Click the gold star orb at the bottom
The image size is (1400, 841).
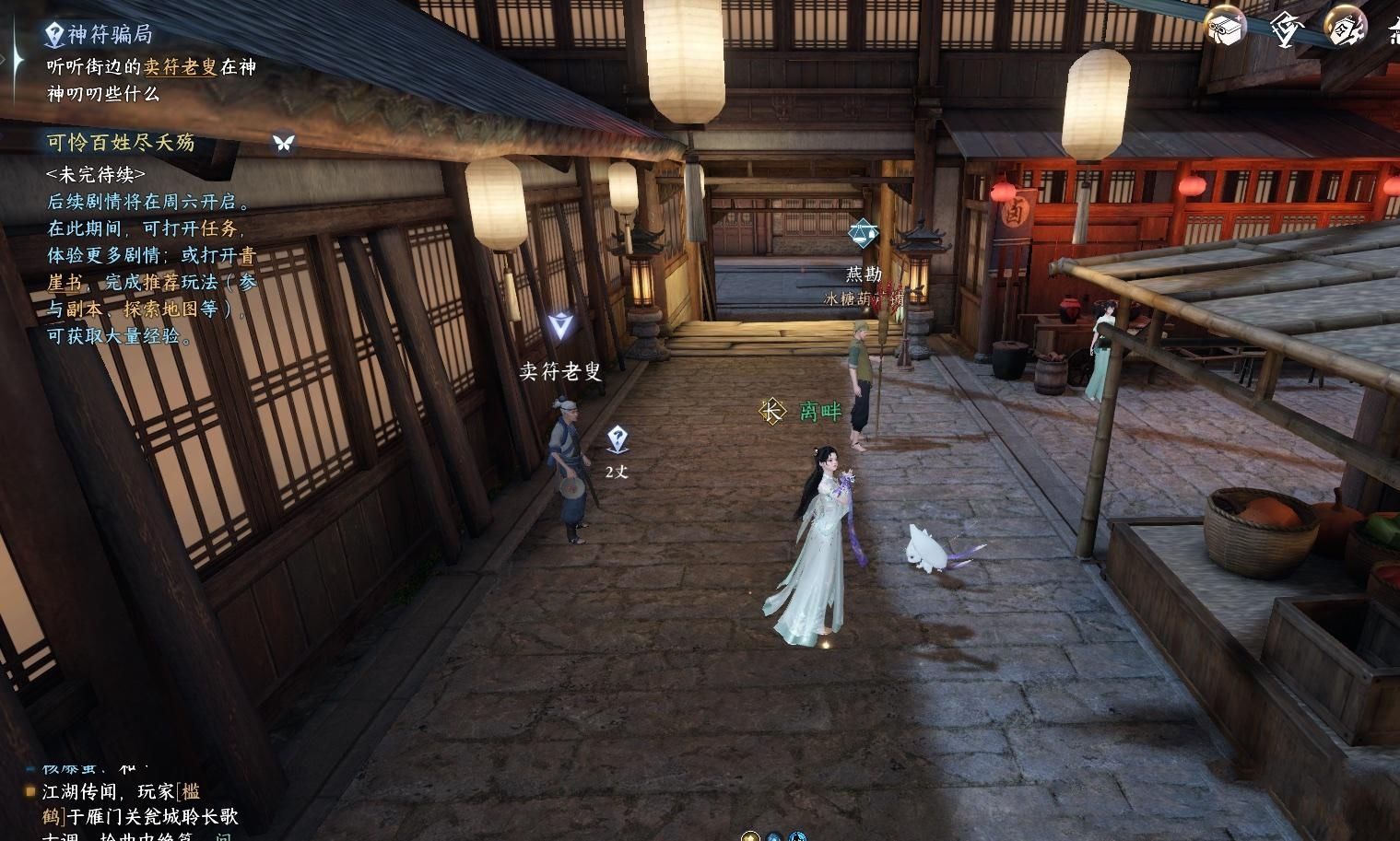click(x=751, y=836)
